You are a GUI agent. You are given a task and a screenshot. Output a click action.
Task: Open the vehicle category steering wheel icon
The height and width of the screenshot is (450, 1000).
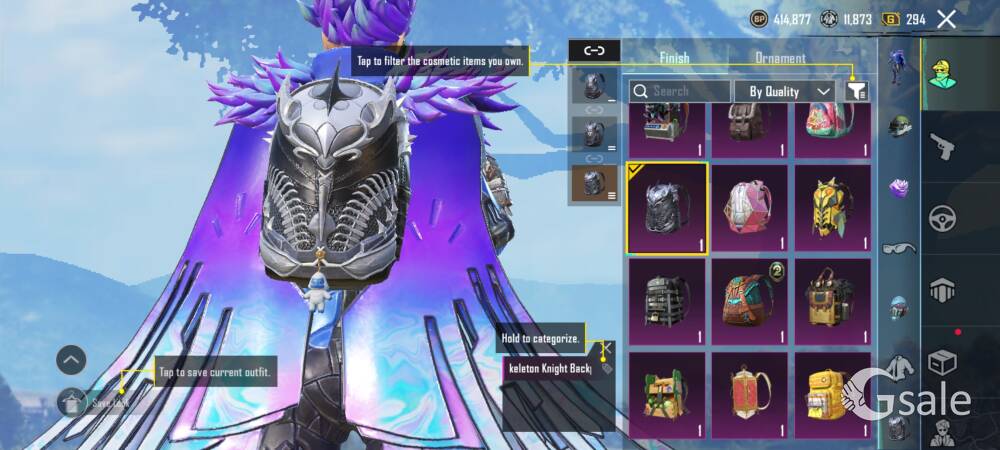tap(943, 218)
